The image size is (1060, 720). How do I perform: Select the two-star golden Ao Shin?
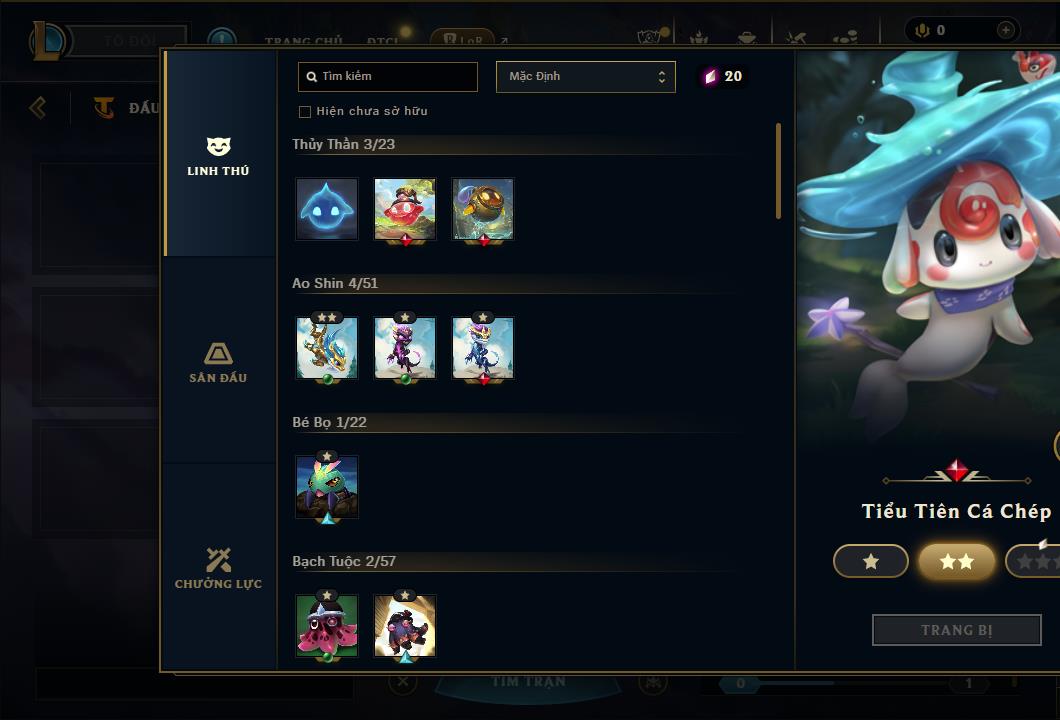pyautogui.click(x=327, y=348)
